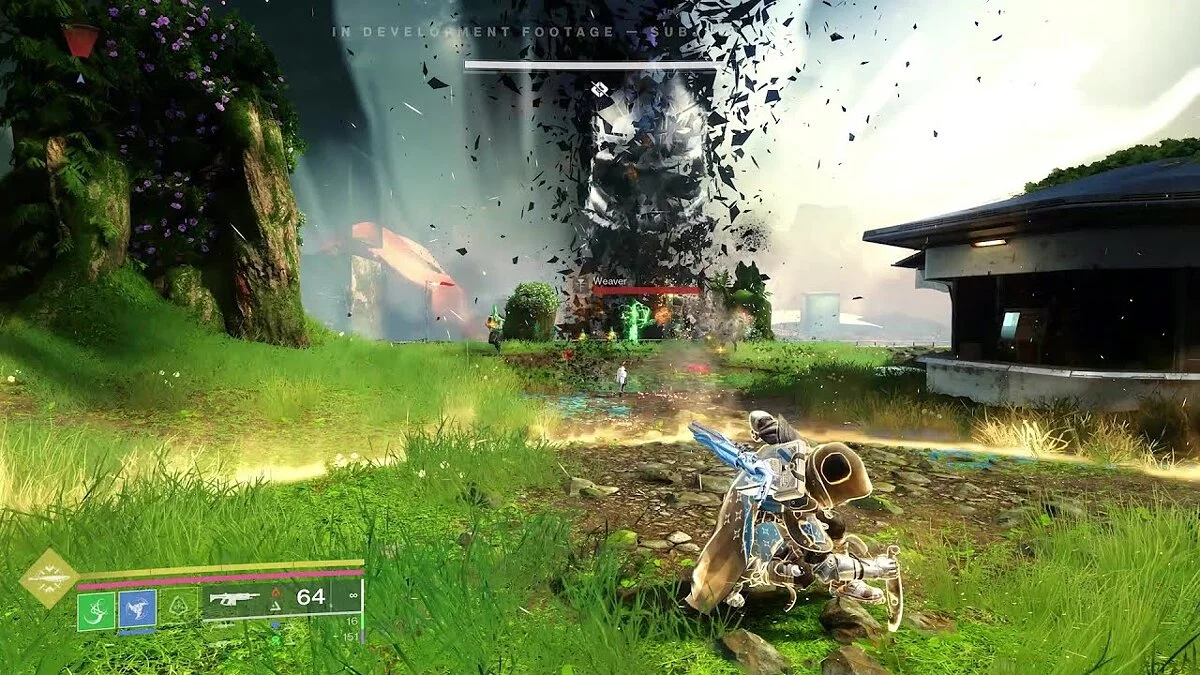Trigger the blue melee ability icon
Image resolution: width=1200 pixels, height=675 pixels.
pos(137,608)
